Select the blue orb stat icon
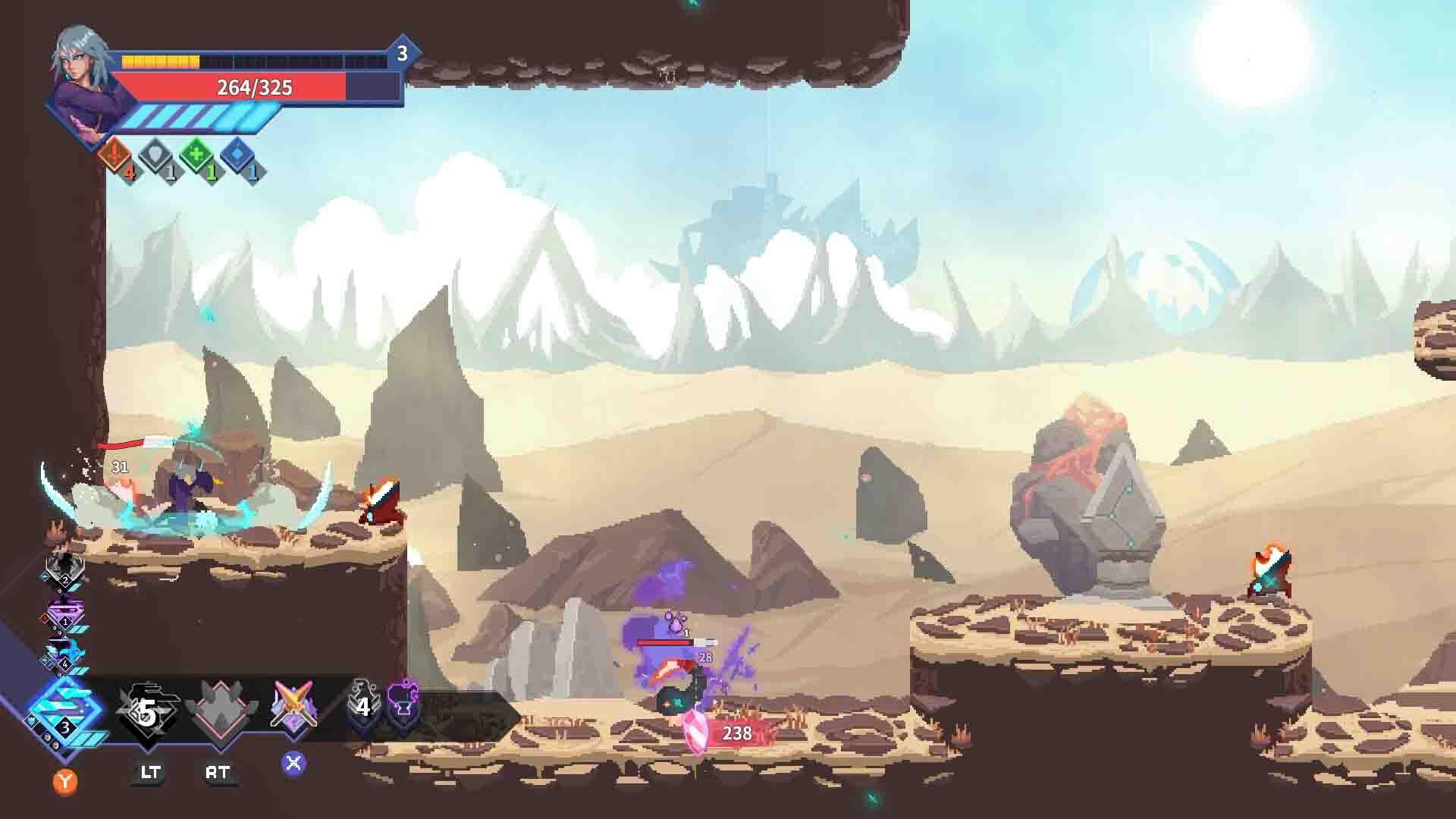1456x819 pixels. [x=238, y=155]
